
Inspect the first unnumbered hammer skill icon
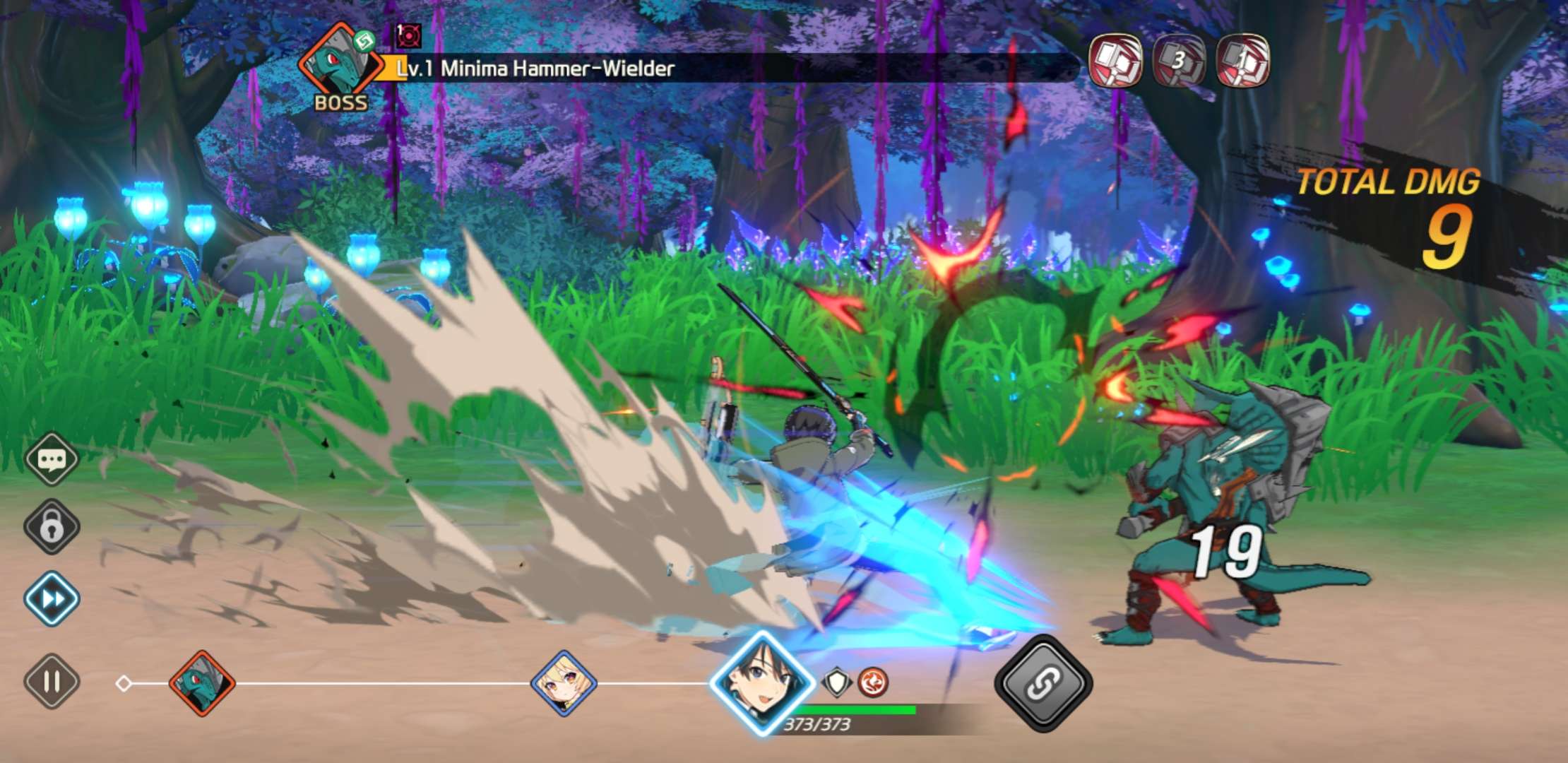coord(1116,61)
